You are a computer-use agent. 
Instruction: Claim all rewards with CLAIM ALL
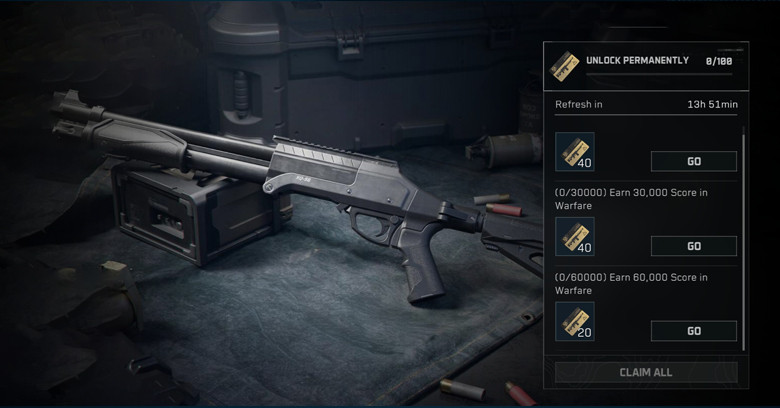pyautogui.click(x=646, y=372)
